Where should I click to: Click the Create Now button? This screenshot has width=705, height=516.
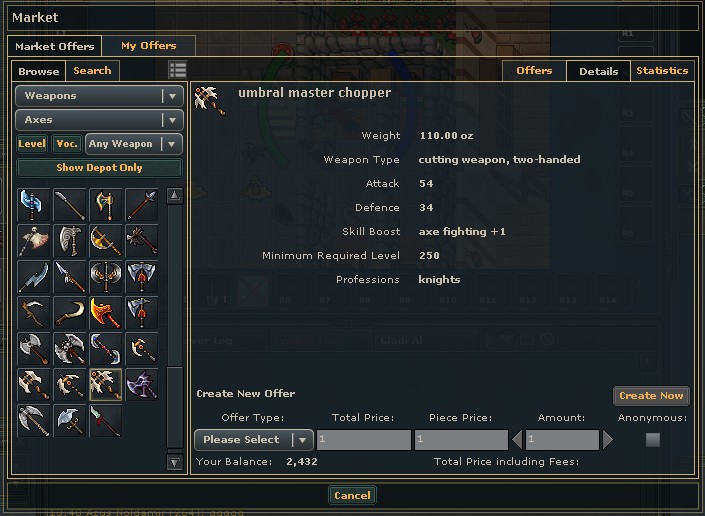651,396
